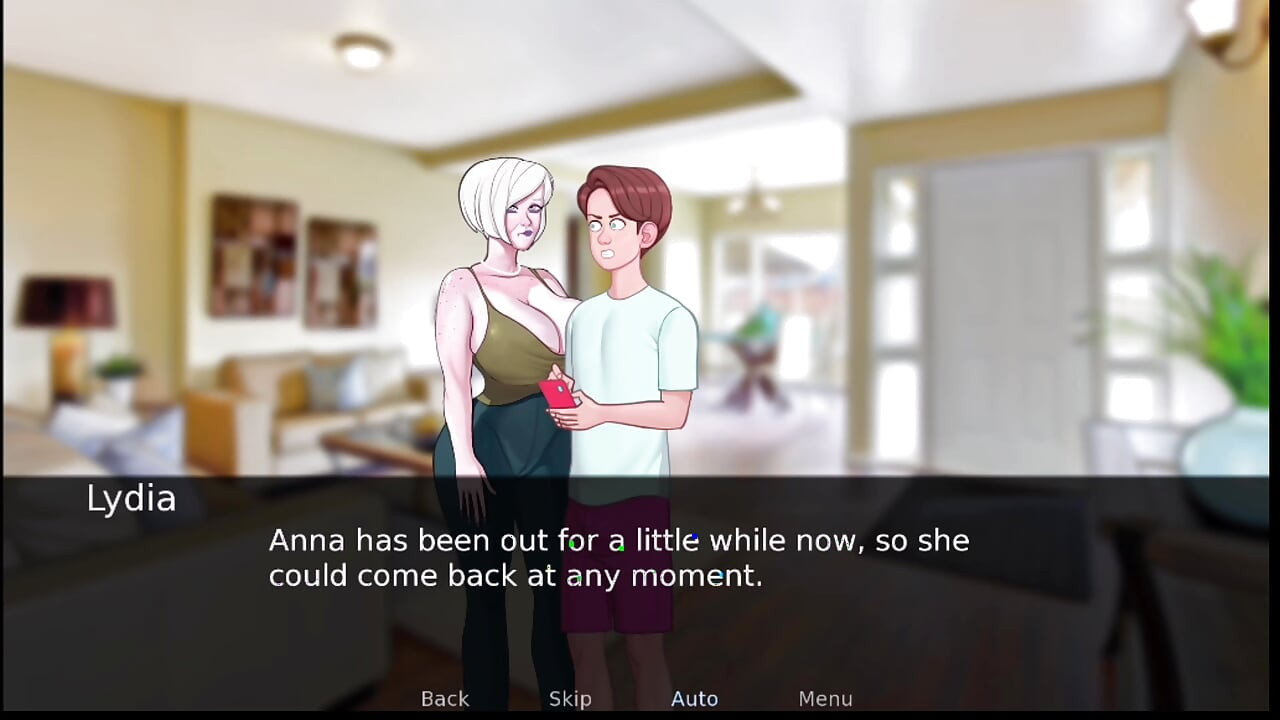The width and height of the screenshot is (1280, 720).
Task: Click the dialogue box to advance the story
Action: pos(640,560)
